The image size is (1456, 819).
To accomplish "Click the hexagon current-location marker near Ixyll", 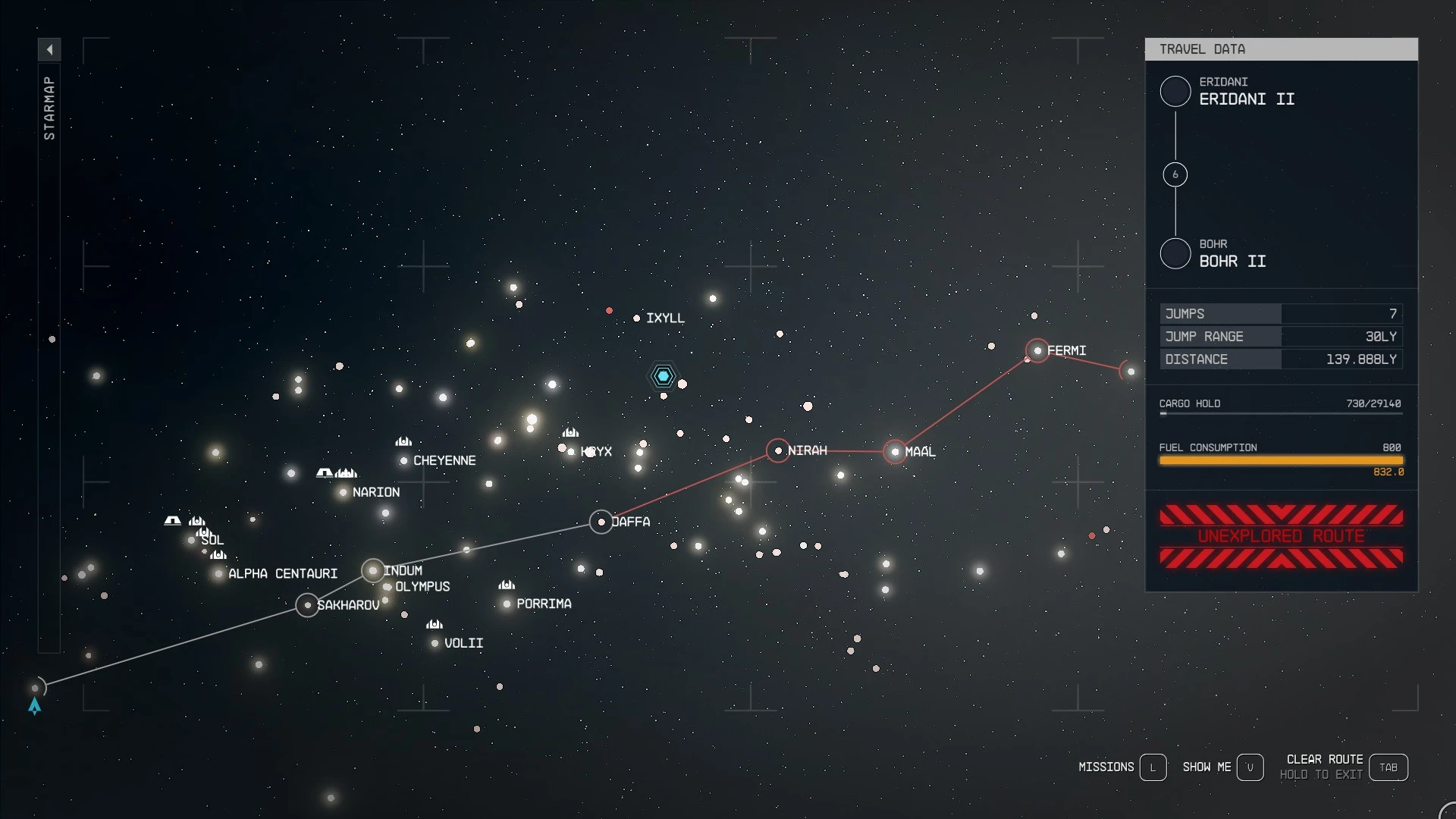I will (664, 375).
